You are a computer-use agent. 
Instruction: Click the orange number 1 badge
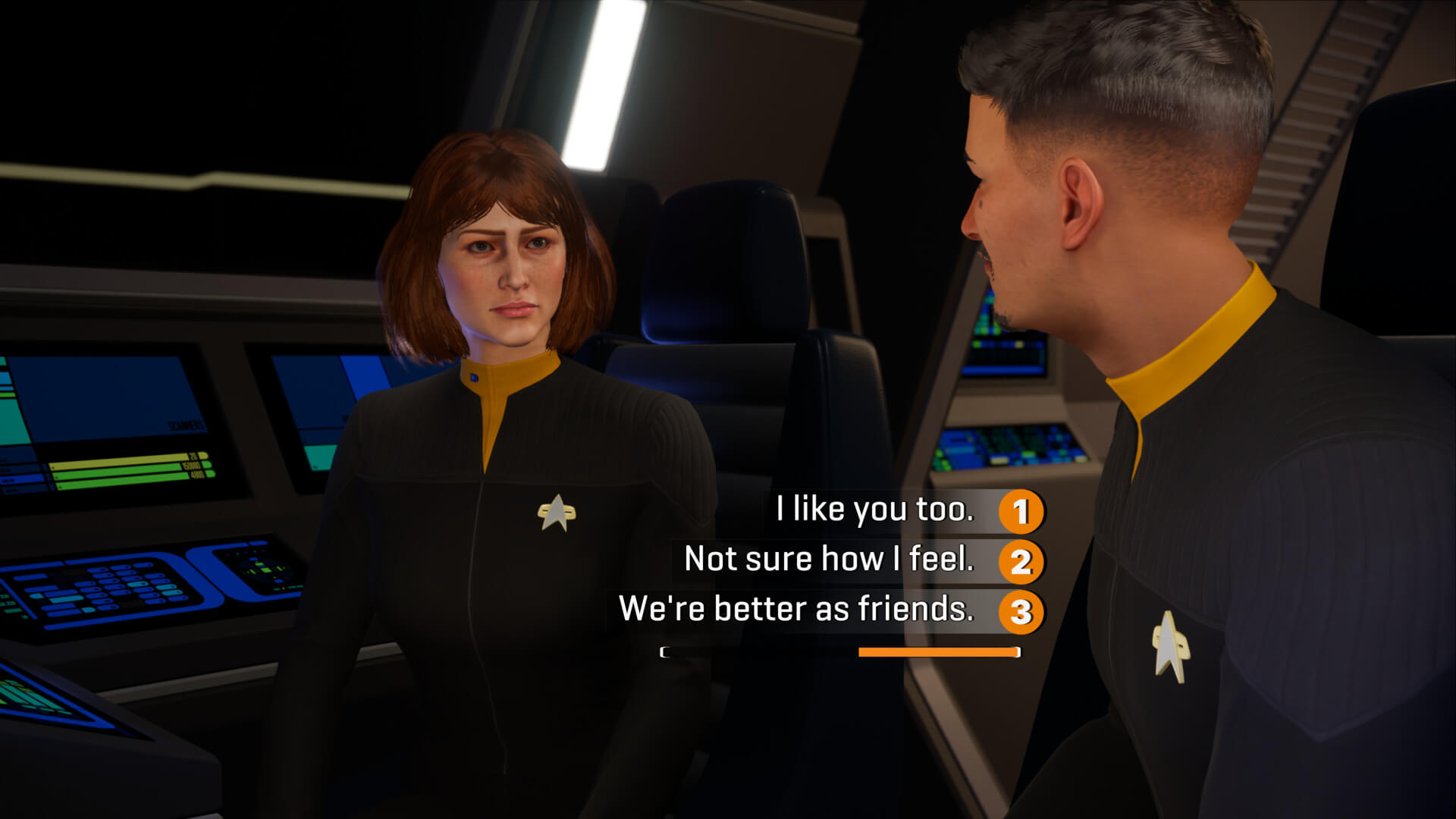point(1024,511)
